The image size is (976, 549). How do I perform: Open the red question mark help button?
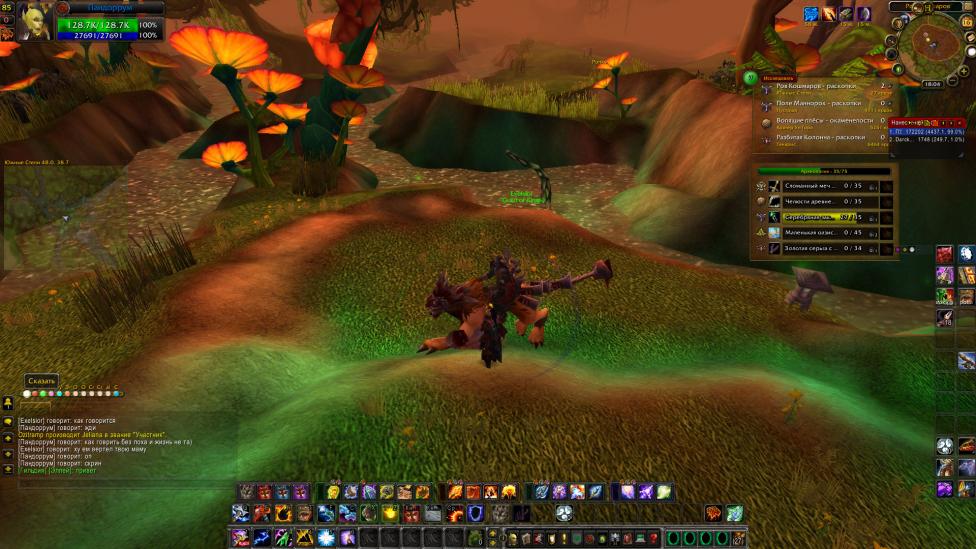click(654, 538)
